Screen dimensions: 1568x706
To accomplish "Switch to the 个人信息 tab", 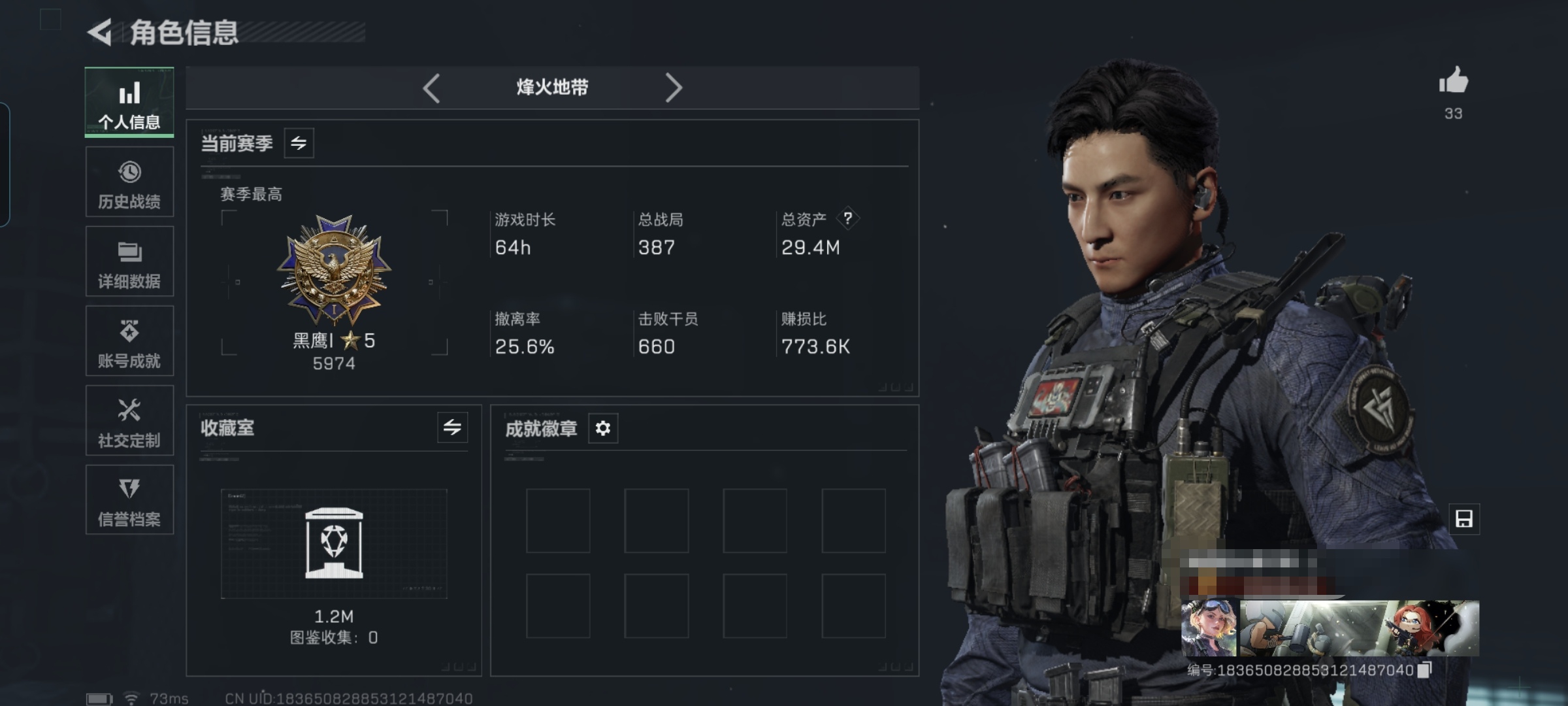I will click(x=129, y=103).
